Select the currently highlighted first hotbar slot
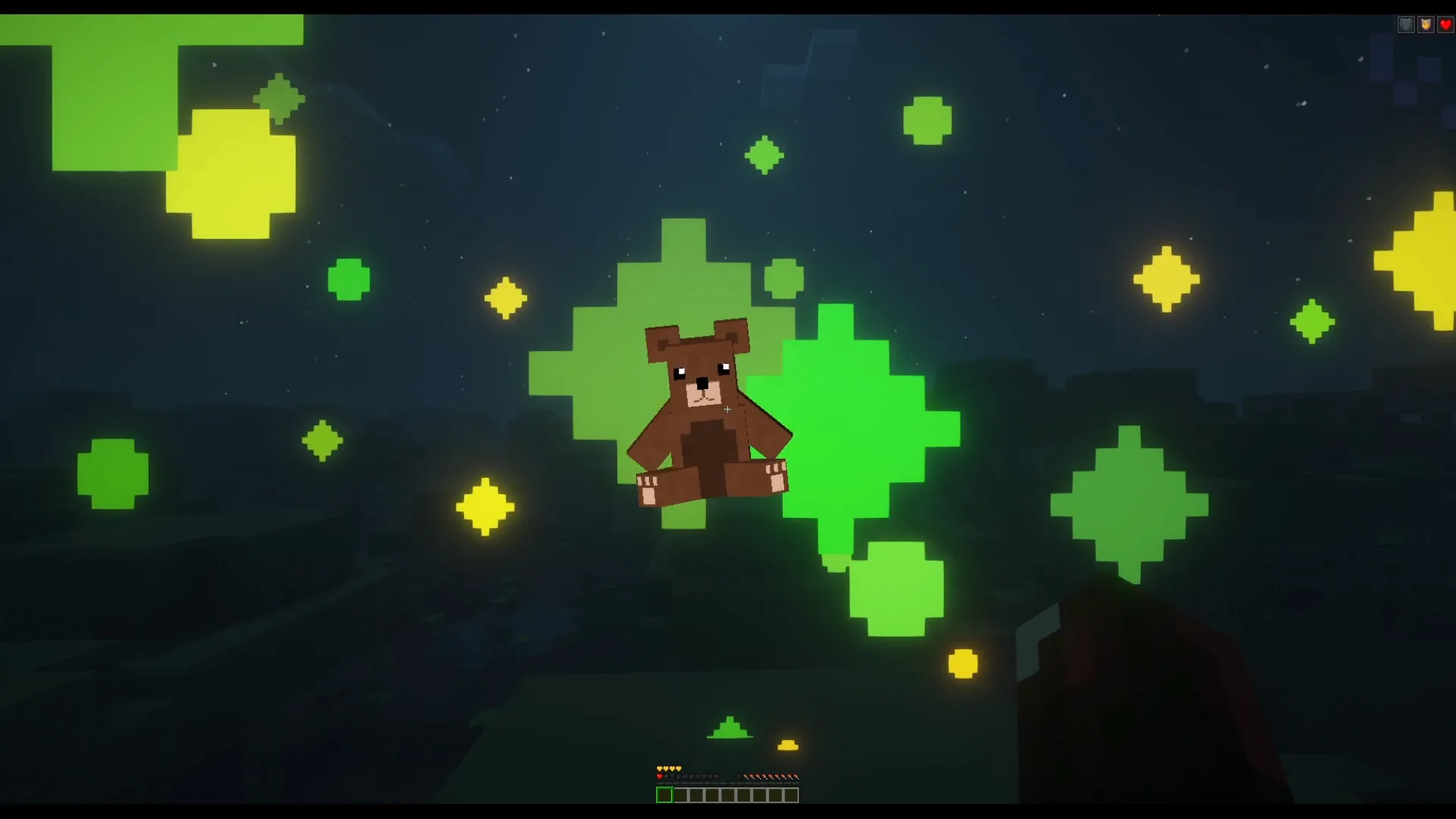The image size is (1456, 819). pos(664,795)
